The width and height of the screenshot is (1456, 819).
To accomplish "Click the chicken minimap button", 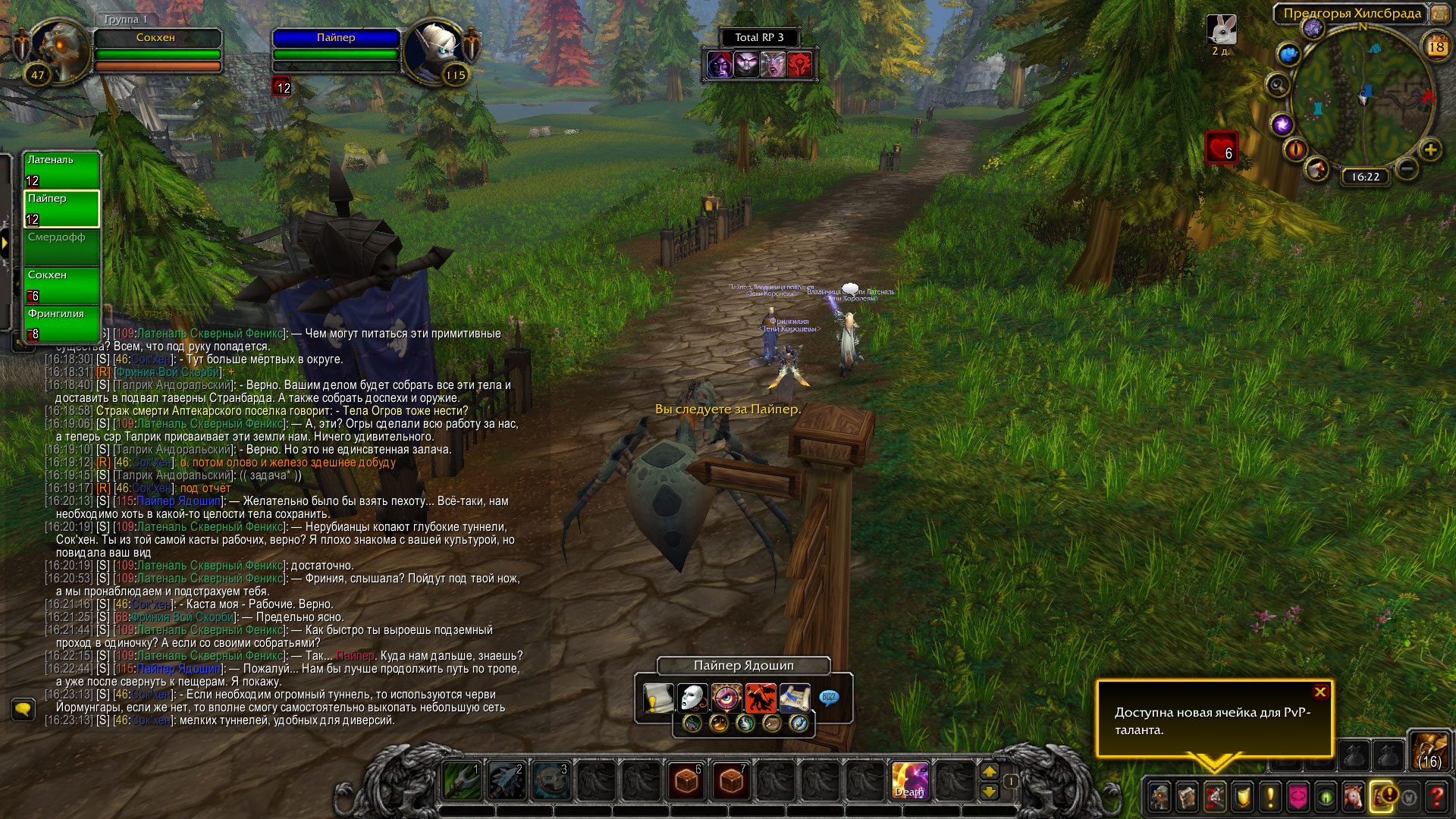I will (x=1317, y=168).
